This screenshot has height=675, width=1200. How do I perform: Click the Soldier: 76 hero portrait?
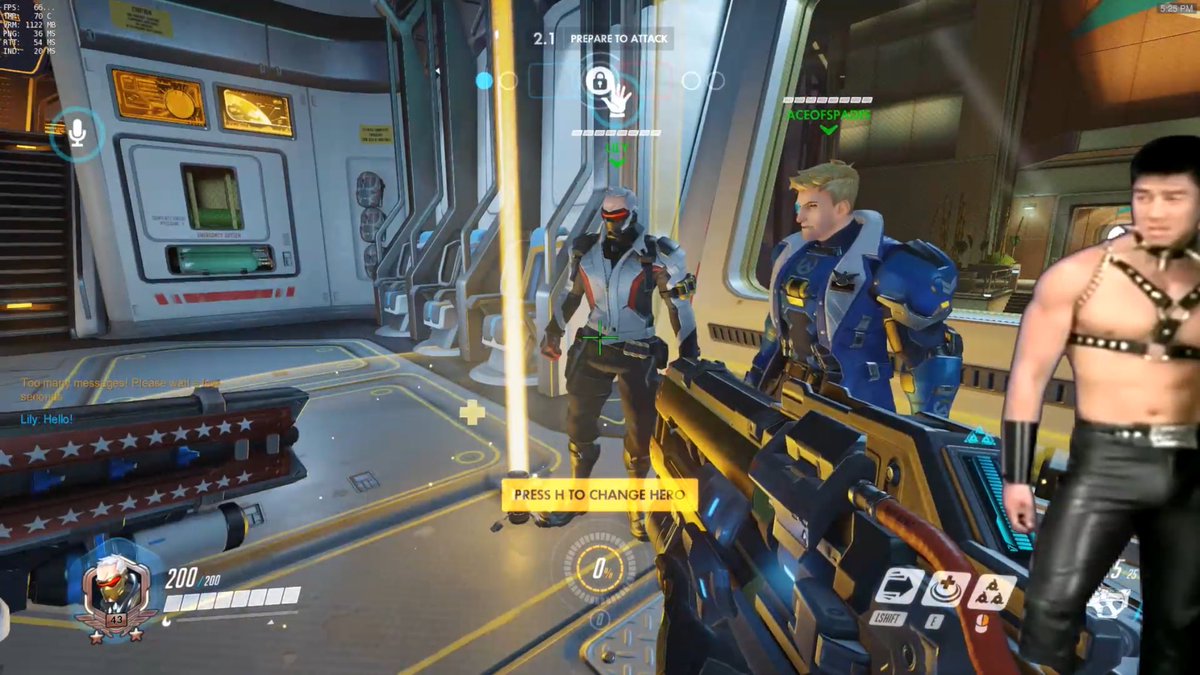[115, 592]
